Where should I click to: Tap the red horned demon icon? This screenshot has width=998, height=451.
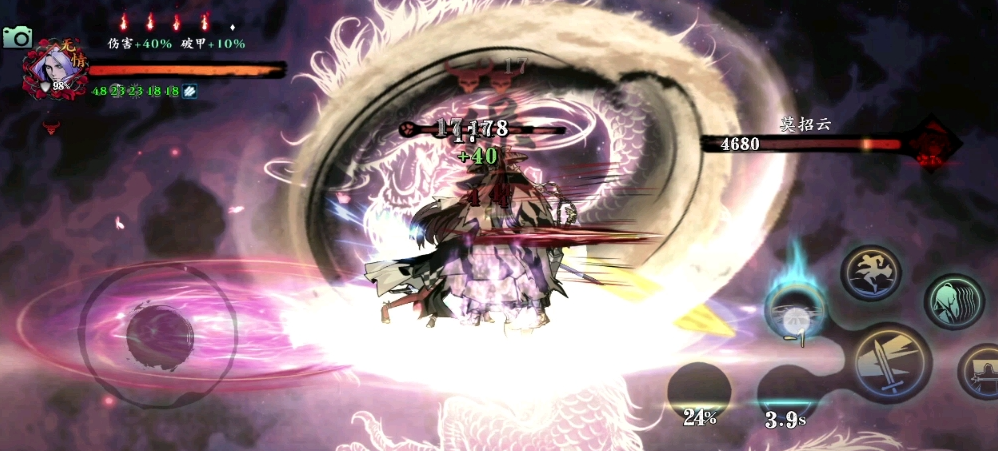50,127
